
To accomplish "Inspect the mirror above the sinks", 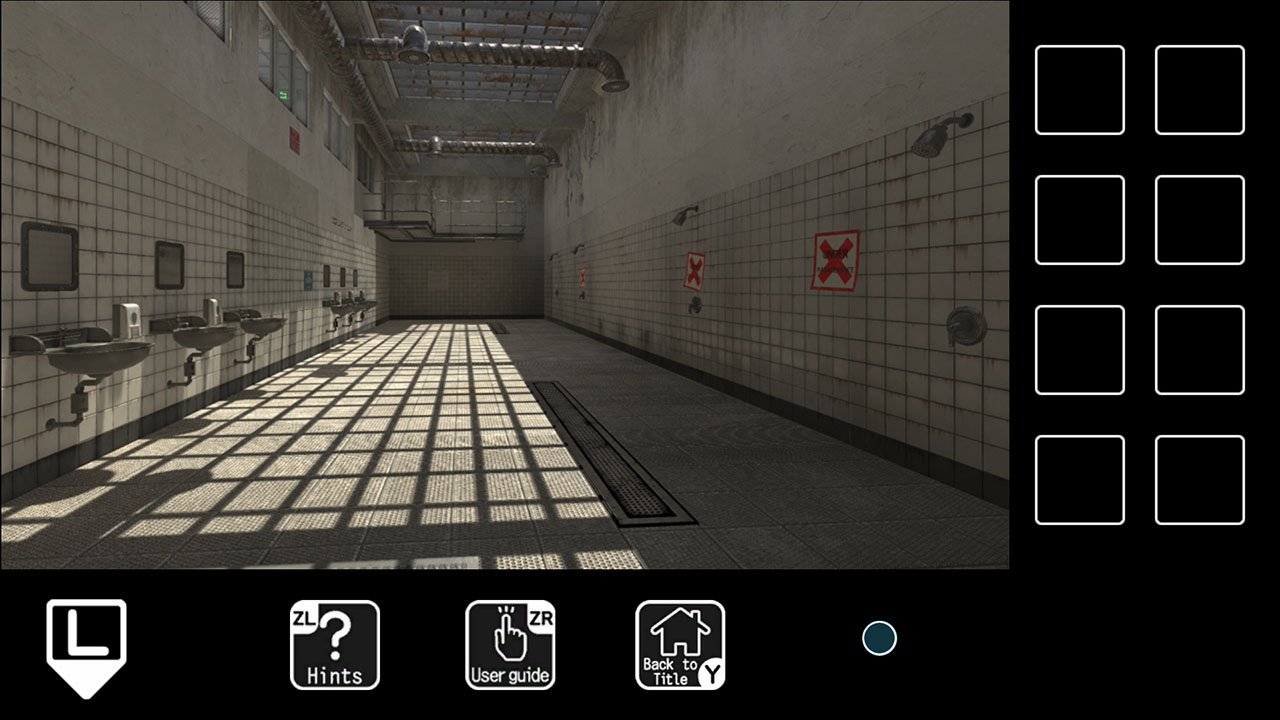I will (x=48, y=257).
